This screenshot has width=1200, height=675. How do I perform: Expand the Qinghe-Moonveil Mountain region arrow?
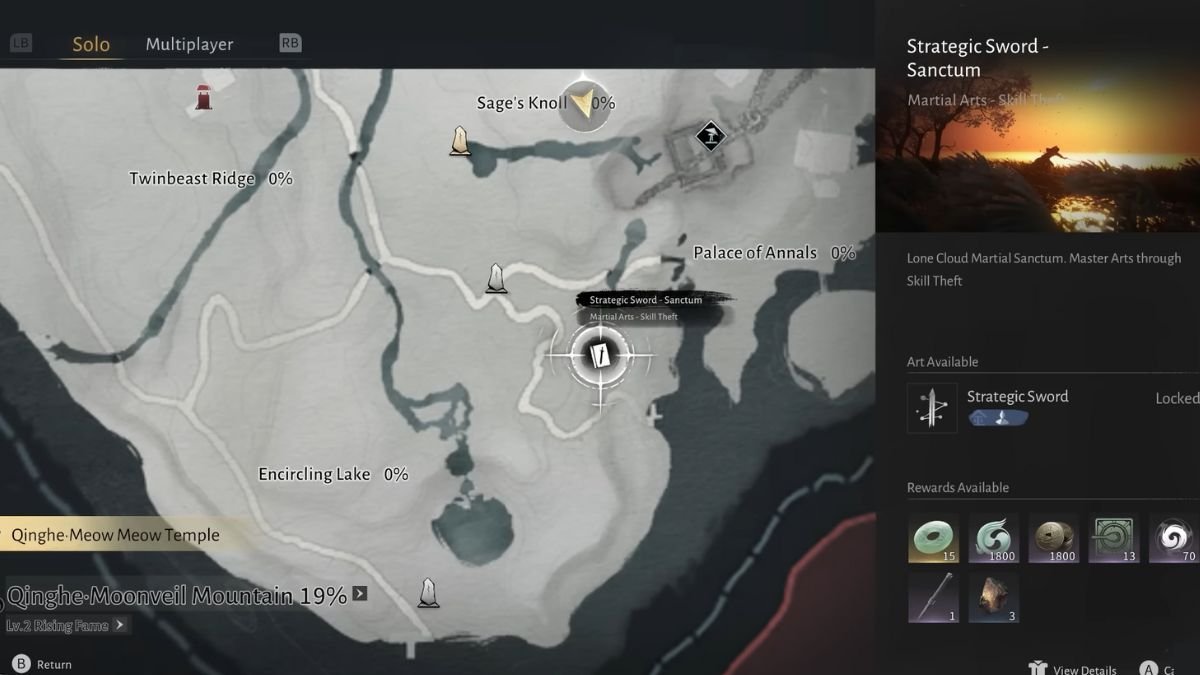point(360,594)
